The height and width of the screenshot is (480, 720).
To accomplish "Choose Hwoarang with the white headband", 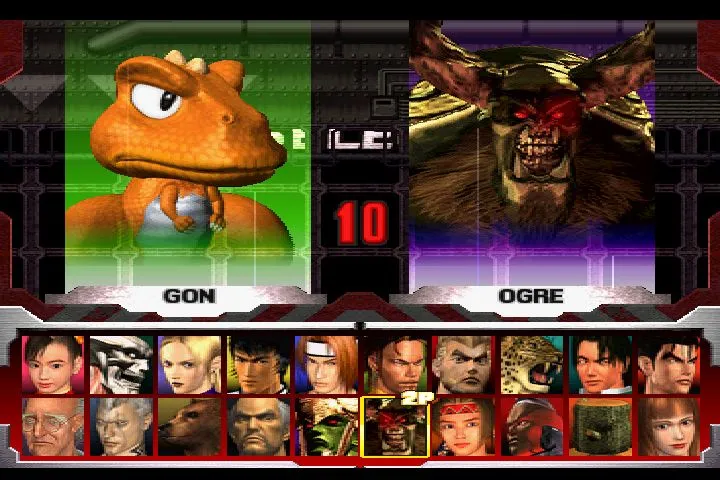I will tap(326, 364).
